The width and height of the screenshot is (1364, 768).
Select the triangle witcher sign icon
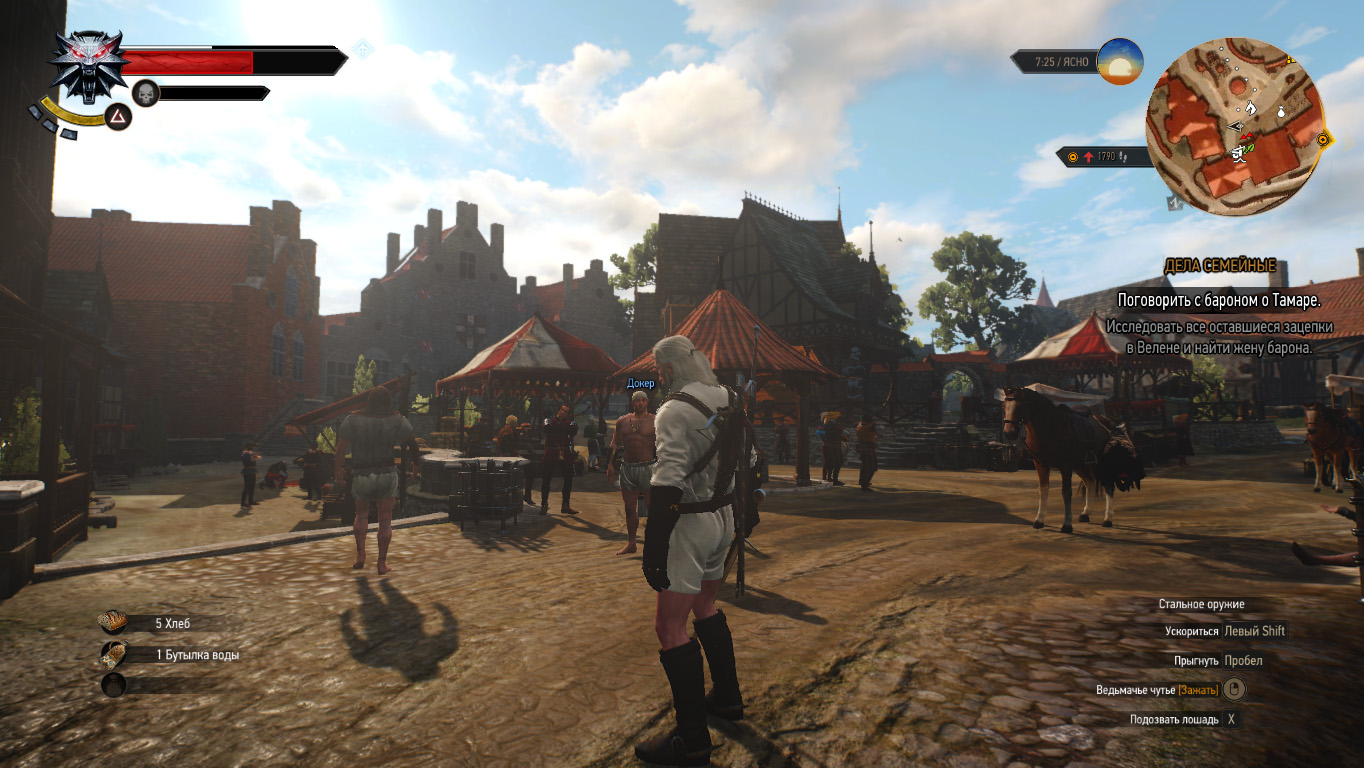click(118, 119)
